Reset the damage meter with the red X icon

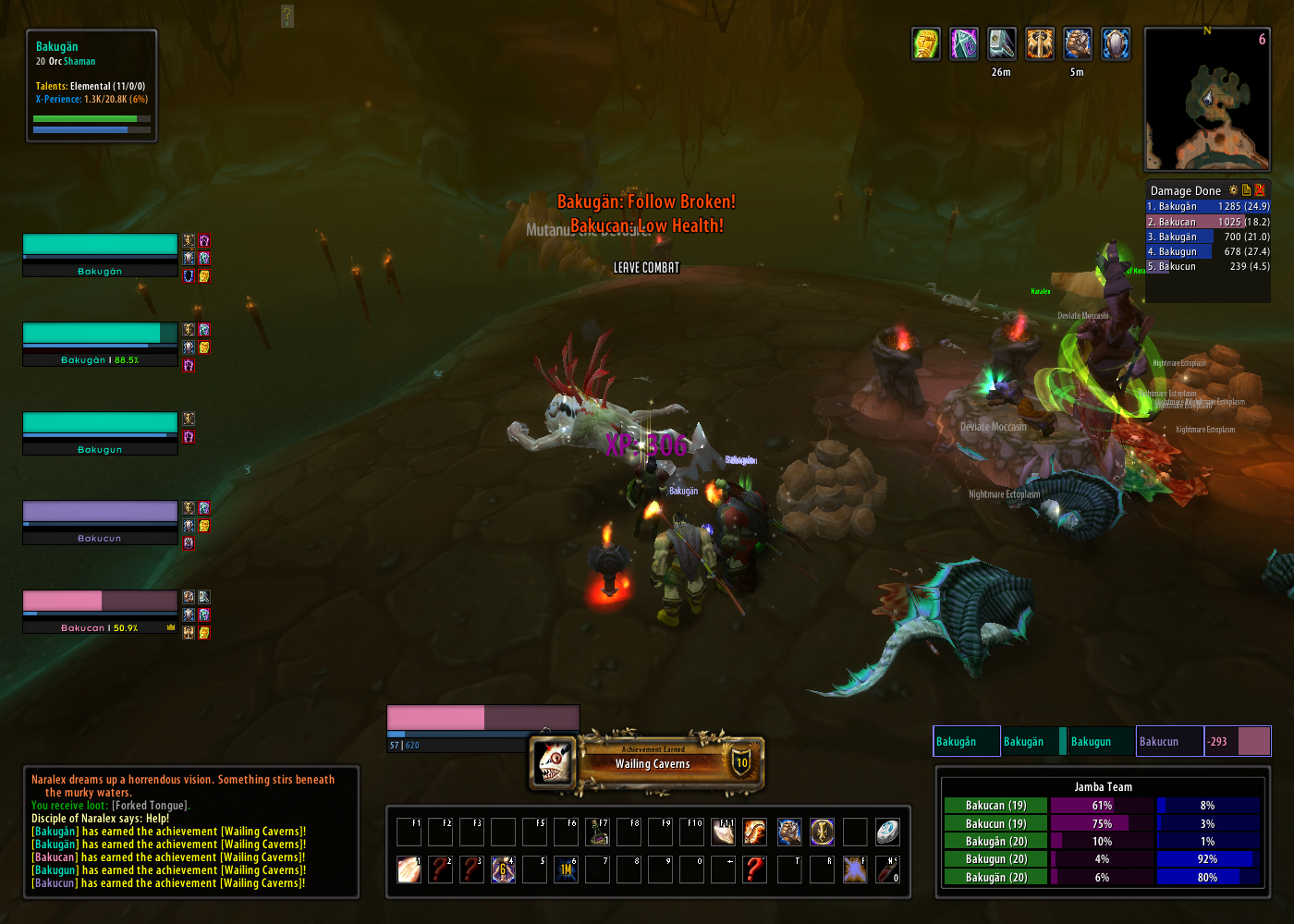coord(1259,190)
